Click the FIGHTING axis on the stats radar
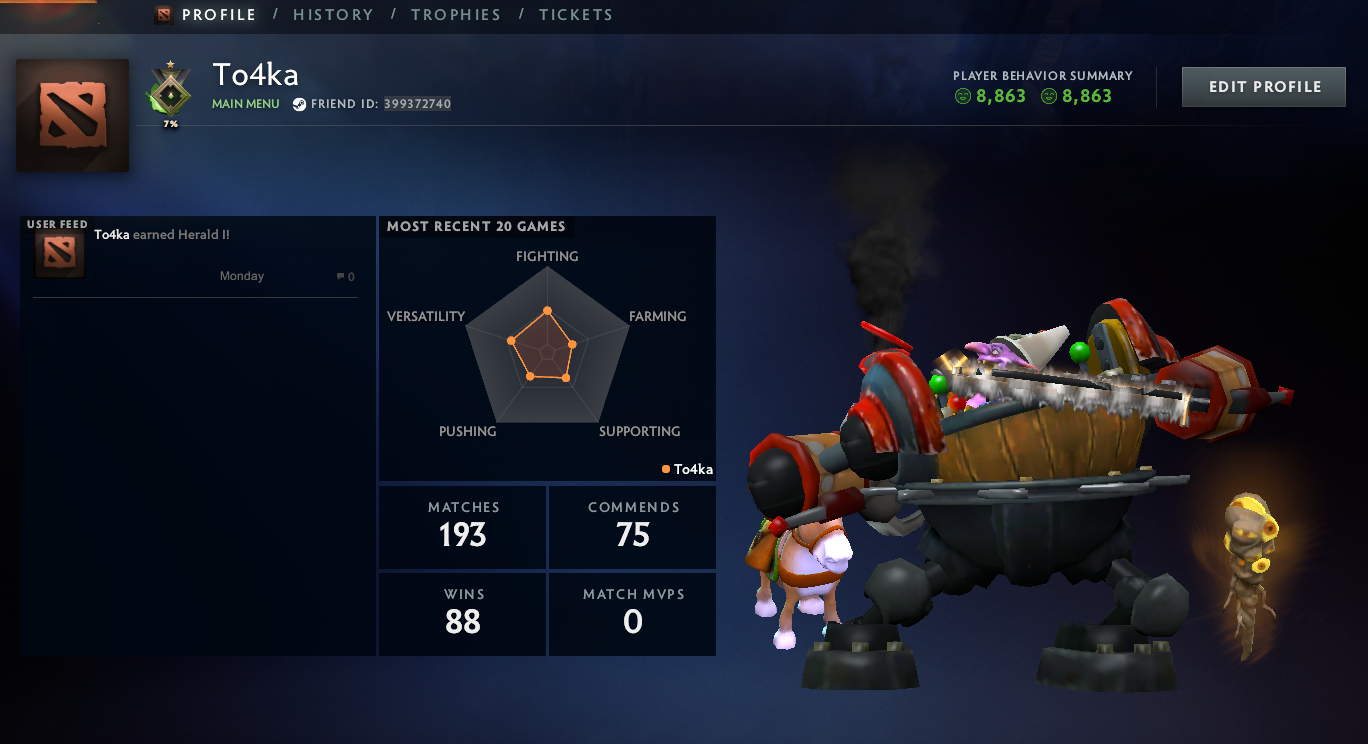 (x=547, y=256)
